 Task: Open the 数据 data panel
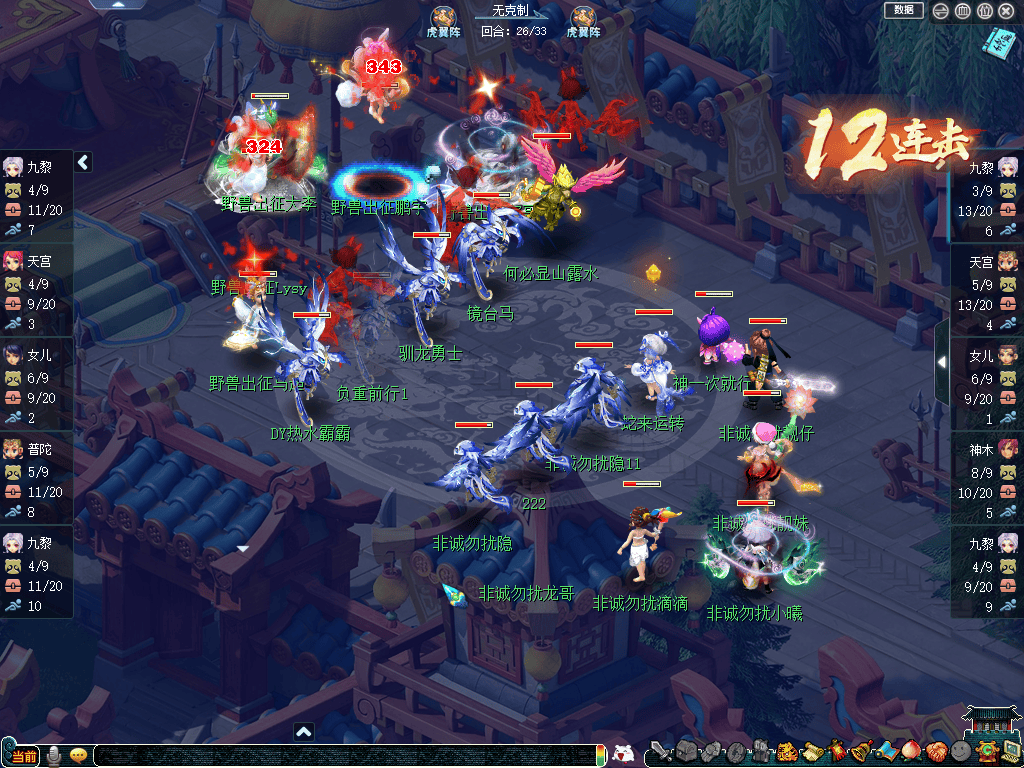point(904,10)
